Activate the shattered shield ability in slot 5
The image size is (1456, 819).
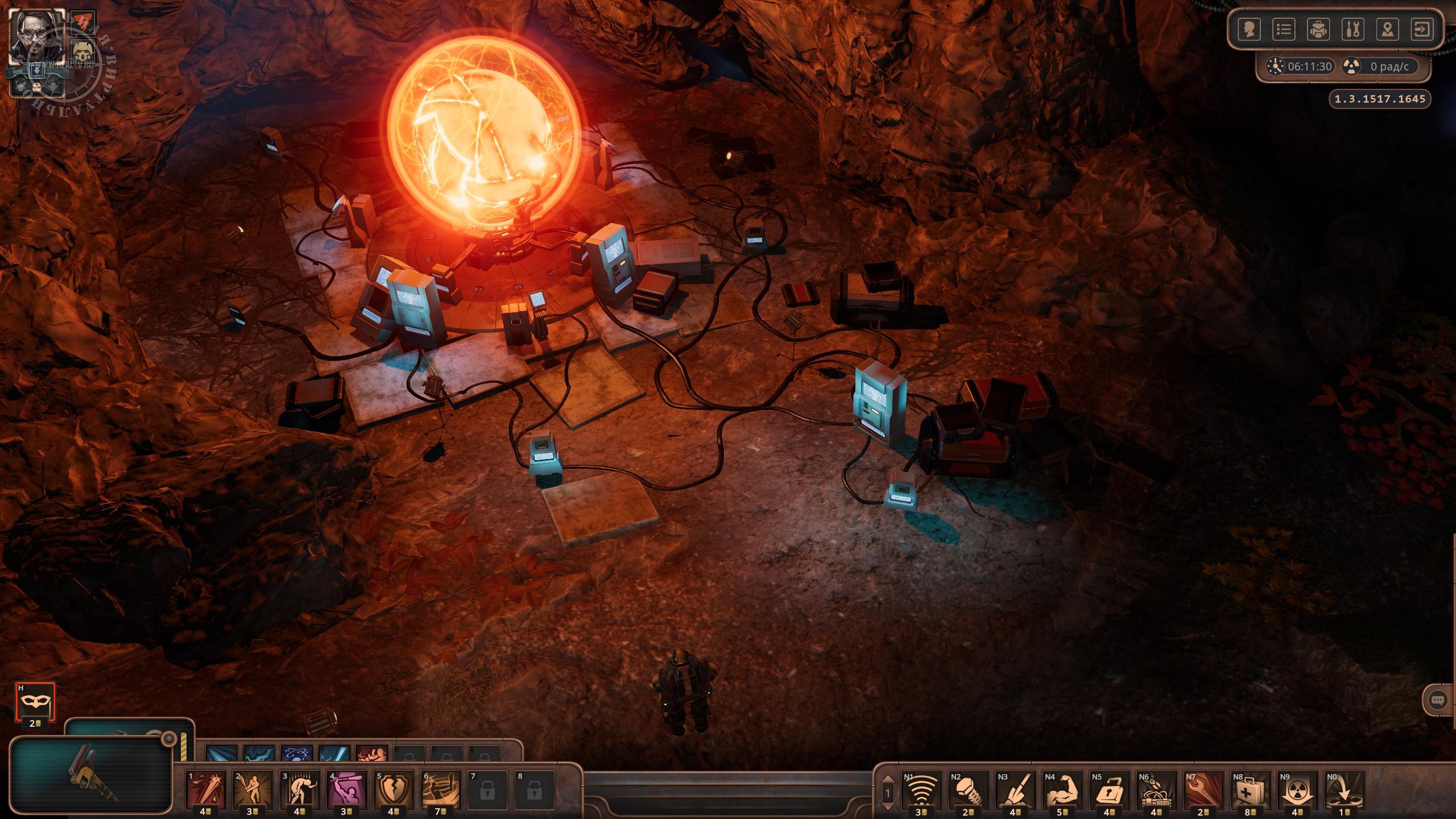(393, 789)
